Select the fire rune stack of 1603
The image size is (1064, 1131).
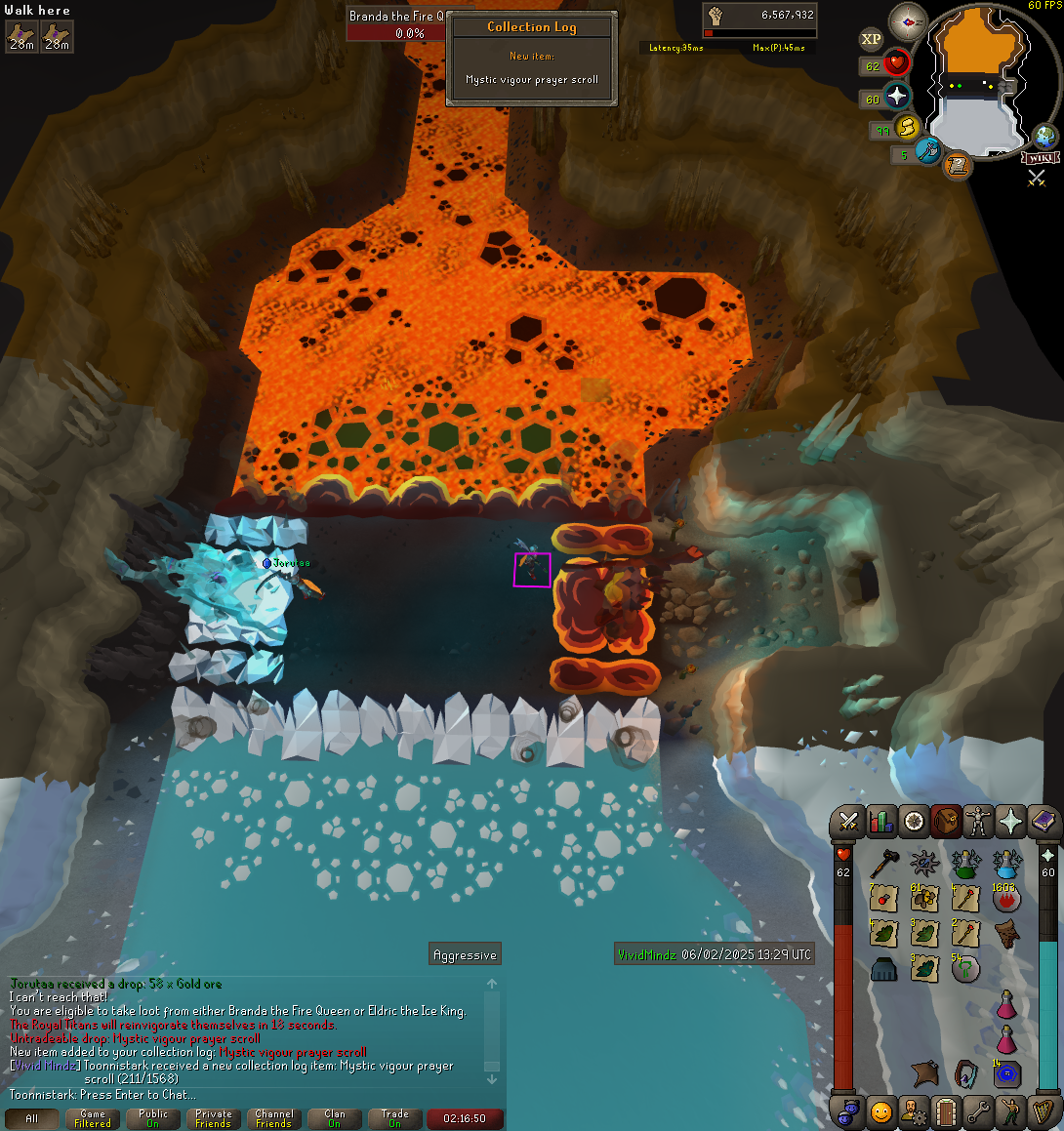(x=1006, y=898)
